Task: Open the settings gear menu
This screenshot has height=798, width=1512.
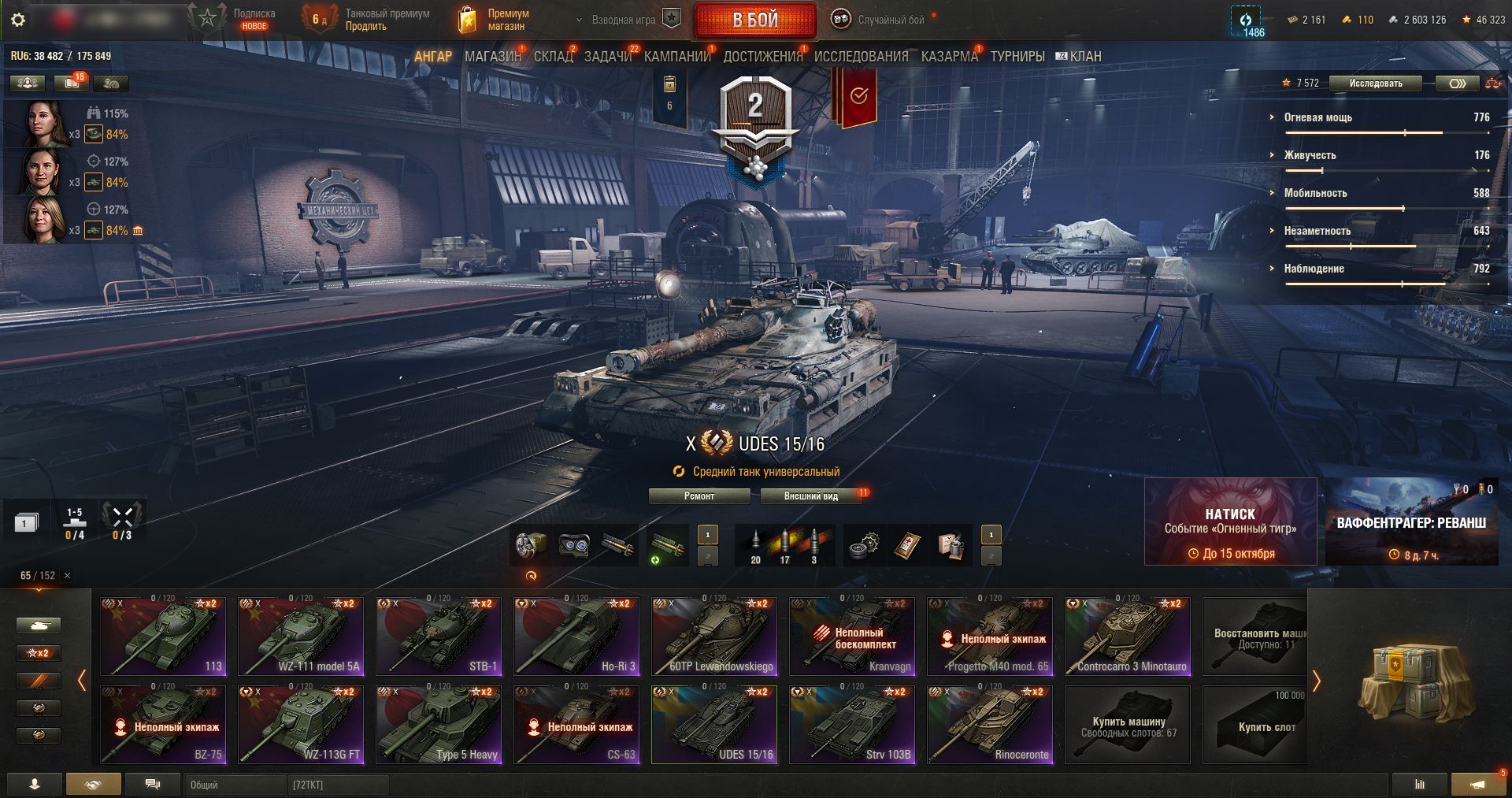Action: point(18,20)
